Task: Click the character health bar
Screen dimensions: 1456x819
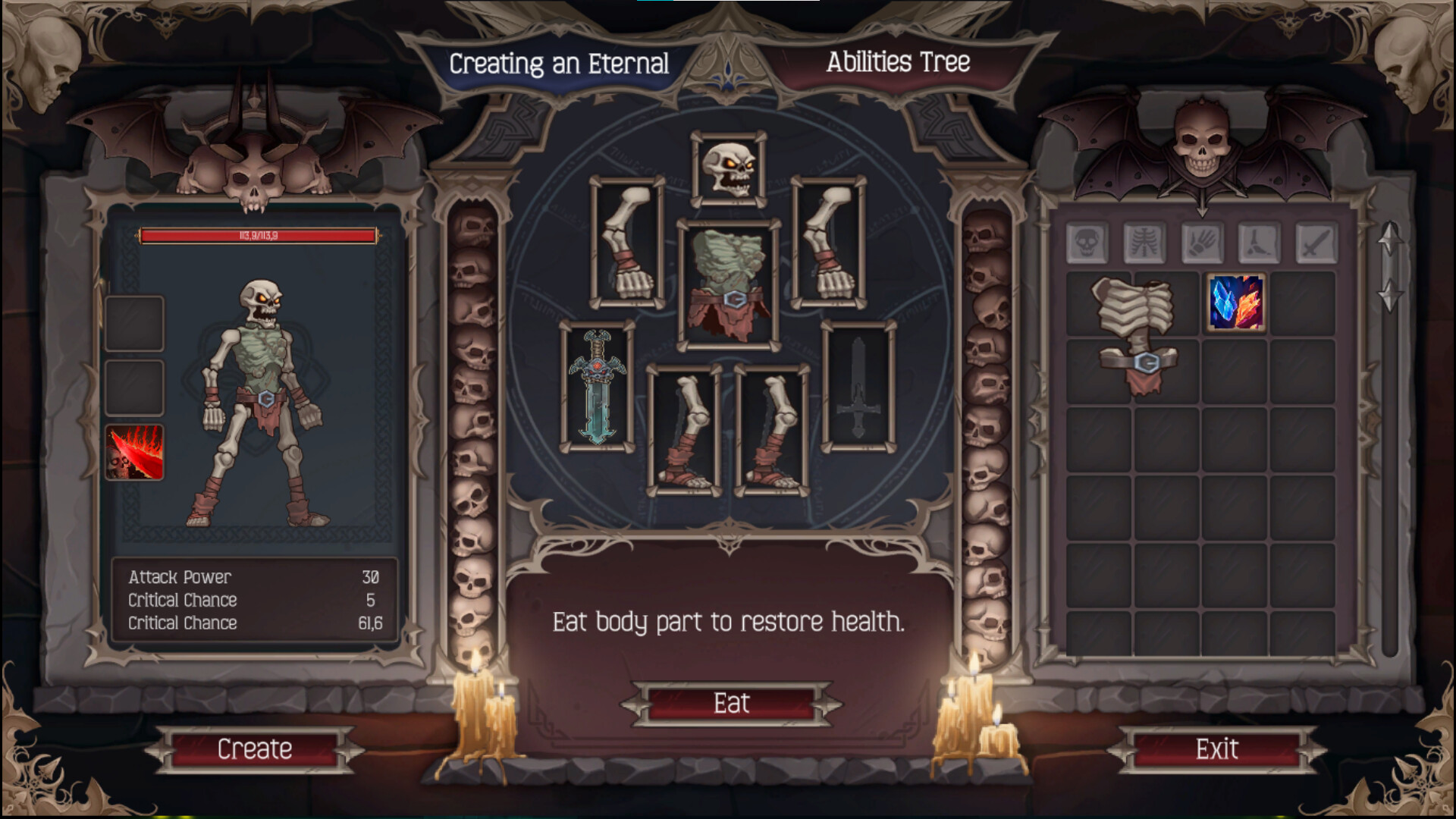Action: click(258, 236)
